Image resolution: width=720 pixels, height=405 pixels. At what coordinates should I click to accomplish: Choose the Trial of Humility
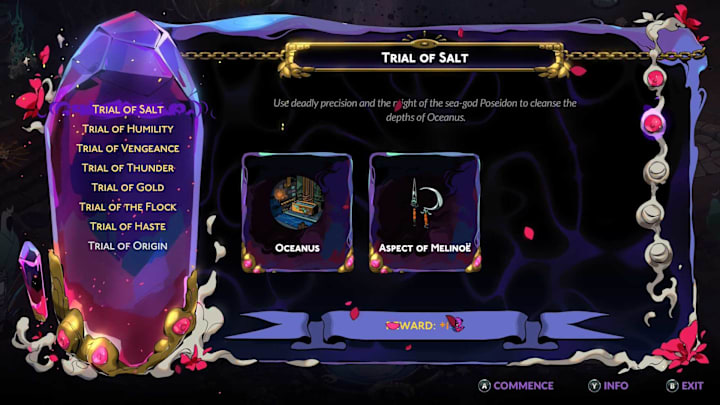click(127, 129)
